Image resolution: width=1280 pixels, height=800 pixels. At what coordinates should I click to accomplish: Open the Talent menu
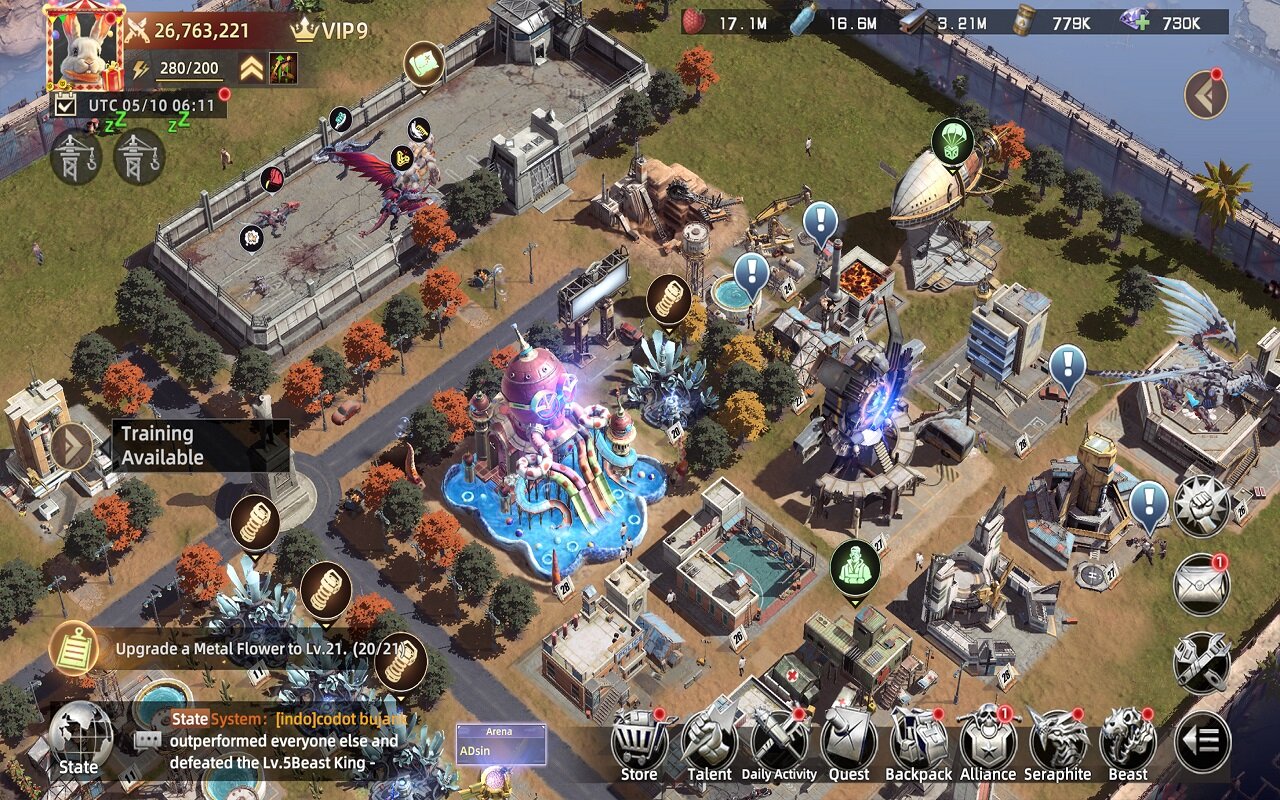point(709,744)
